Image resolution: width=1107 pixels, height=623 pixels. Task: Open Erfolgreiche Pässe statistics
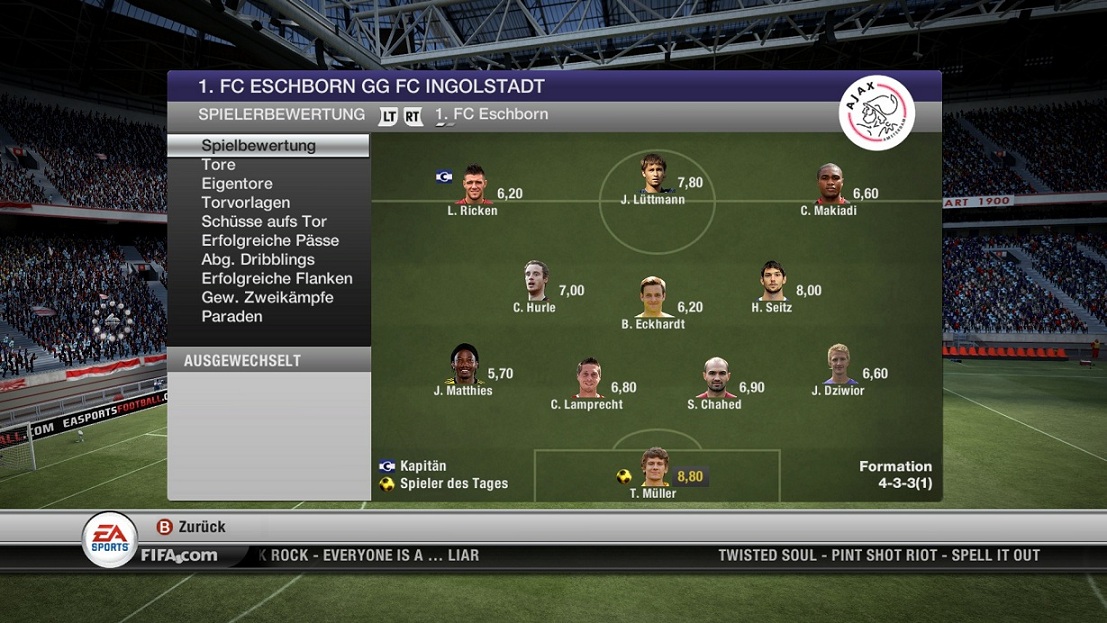point(270,241)
